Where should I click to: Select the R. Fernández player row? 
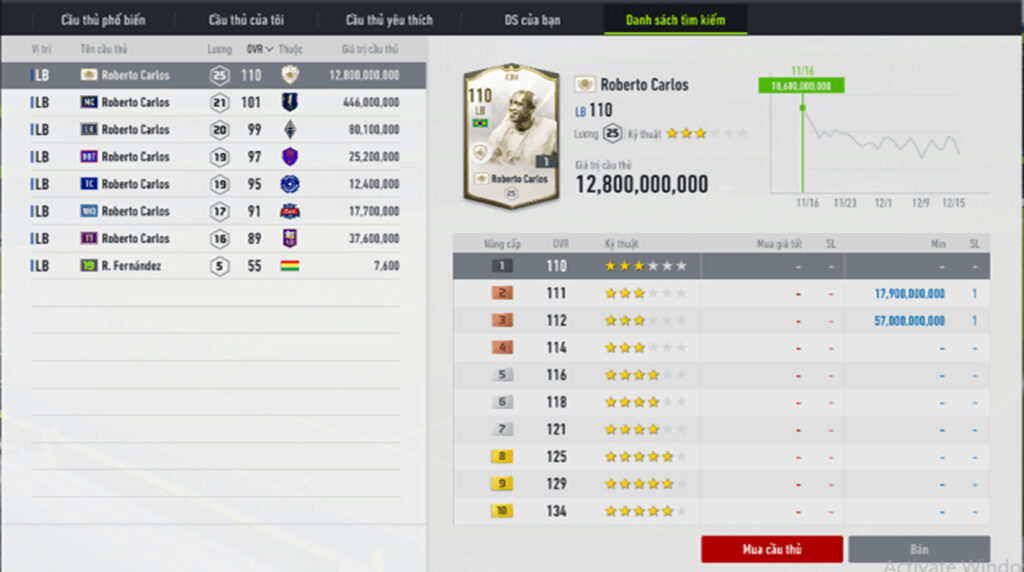(214, 266)
